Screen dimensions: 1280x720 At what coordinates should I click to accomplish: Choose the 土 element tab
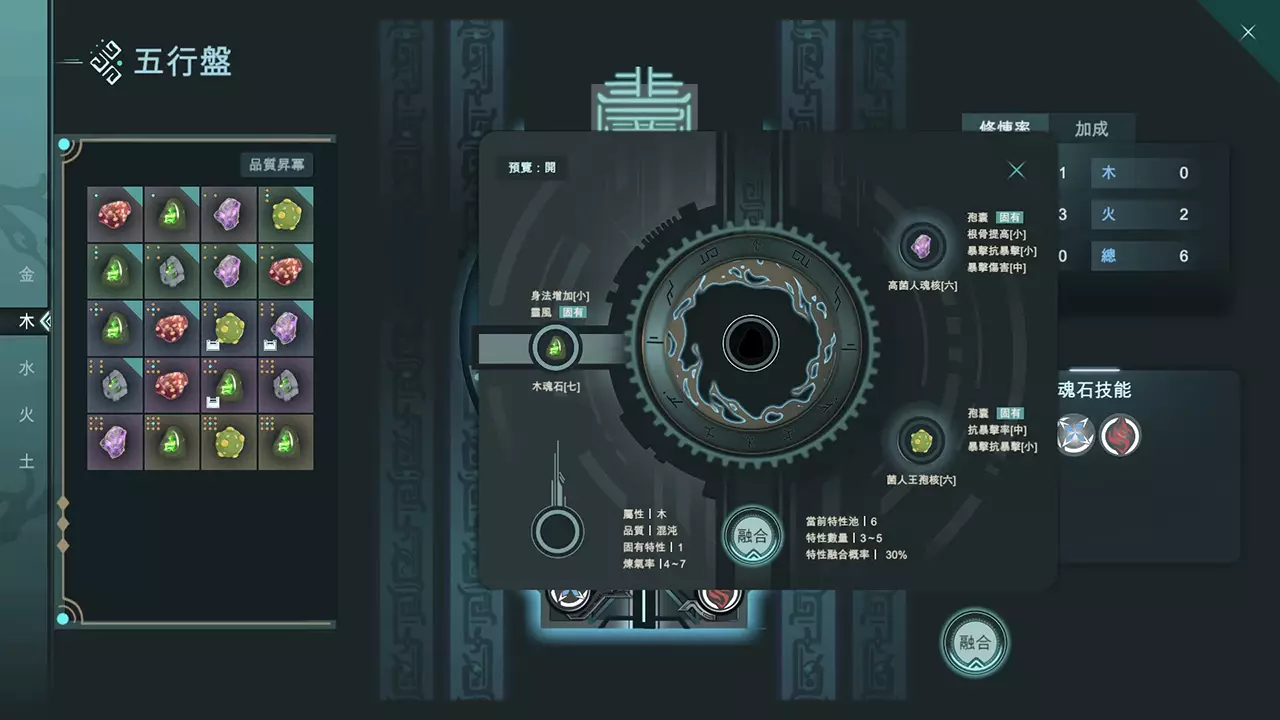pyautogui.click(x=27, y=461)
